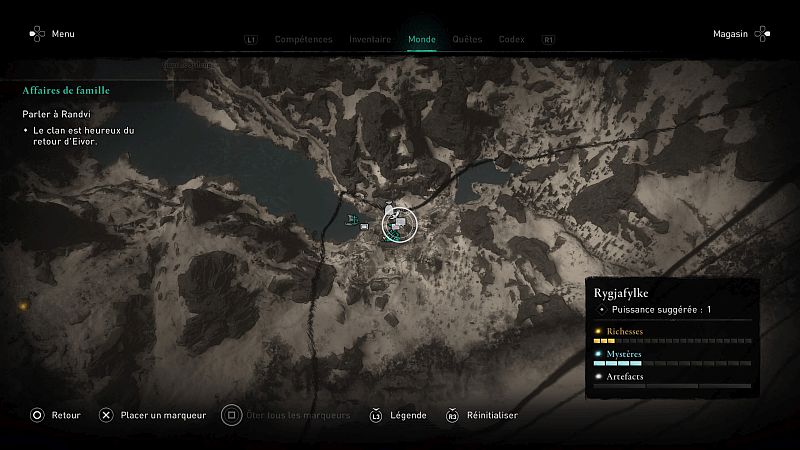The width and height of the screenshot is (800, 450).
Task: Go to the Codex tab
Action: pyautogui.click(x=511, y=40)
